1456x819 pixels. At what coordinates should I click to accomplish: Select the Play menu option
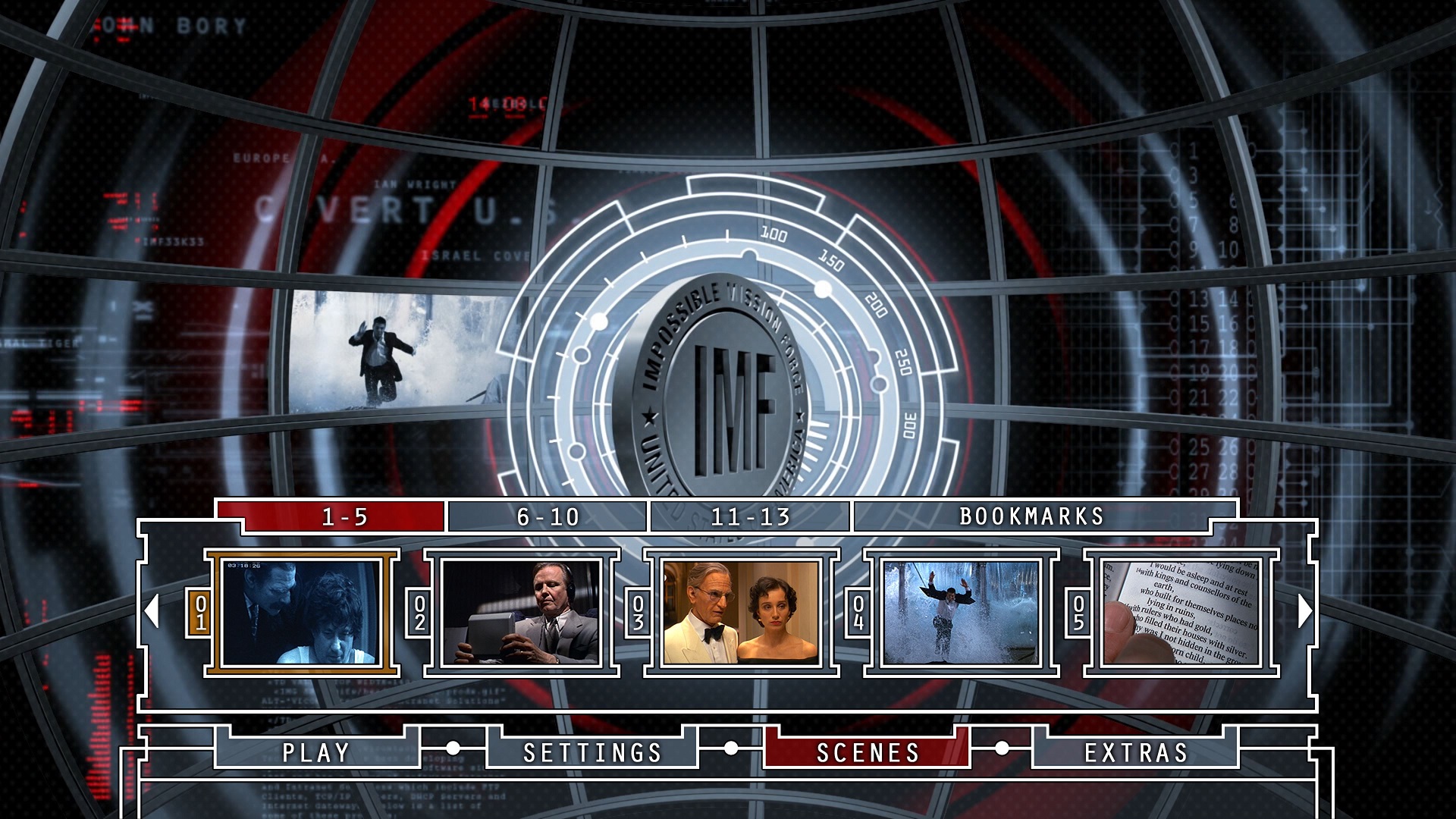[316, 752]
